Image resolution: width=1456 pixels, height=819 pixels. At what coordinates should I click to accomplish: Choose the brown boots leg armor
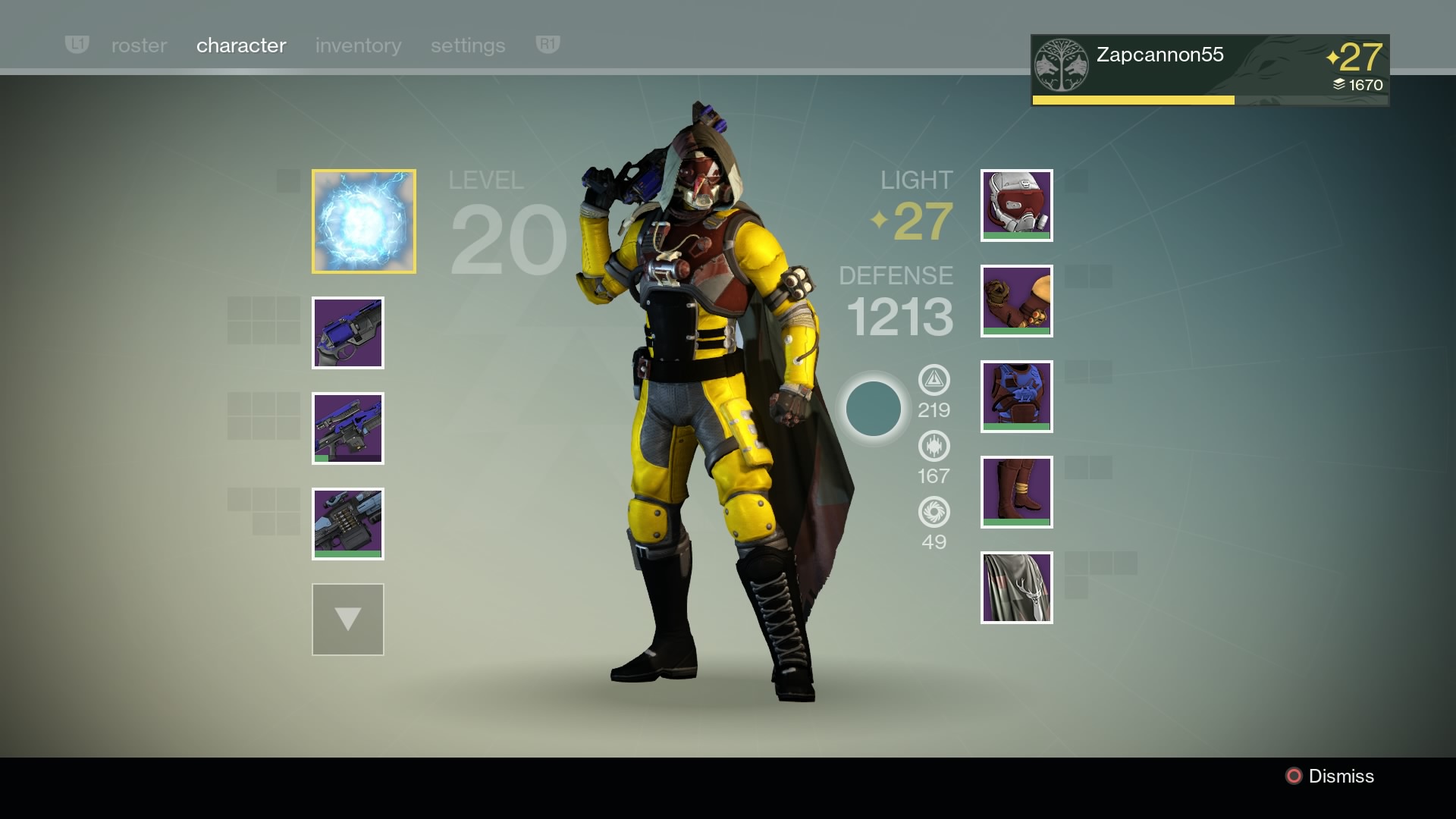coord(1016,492)
